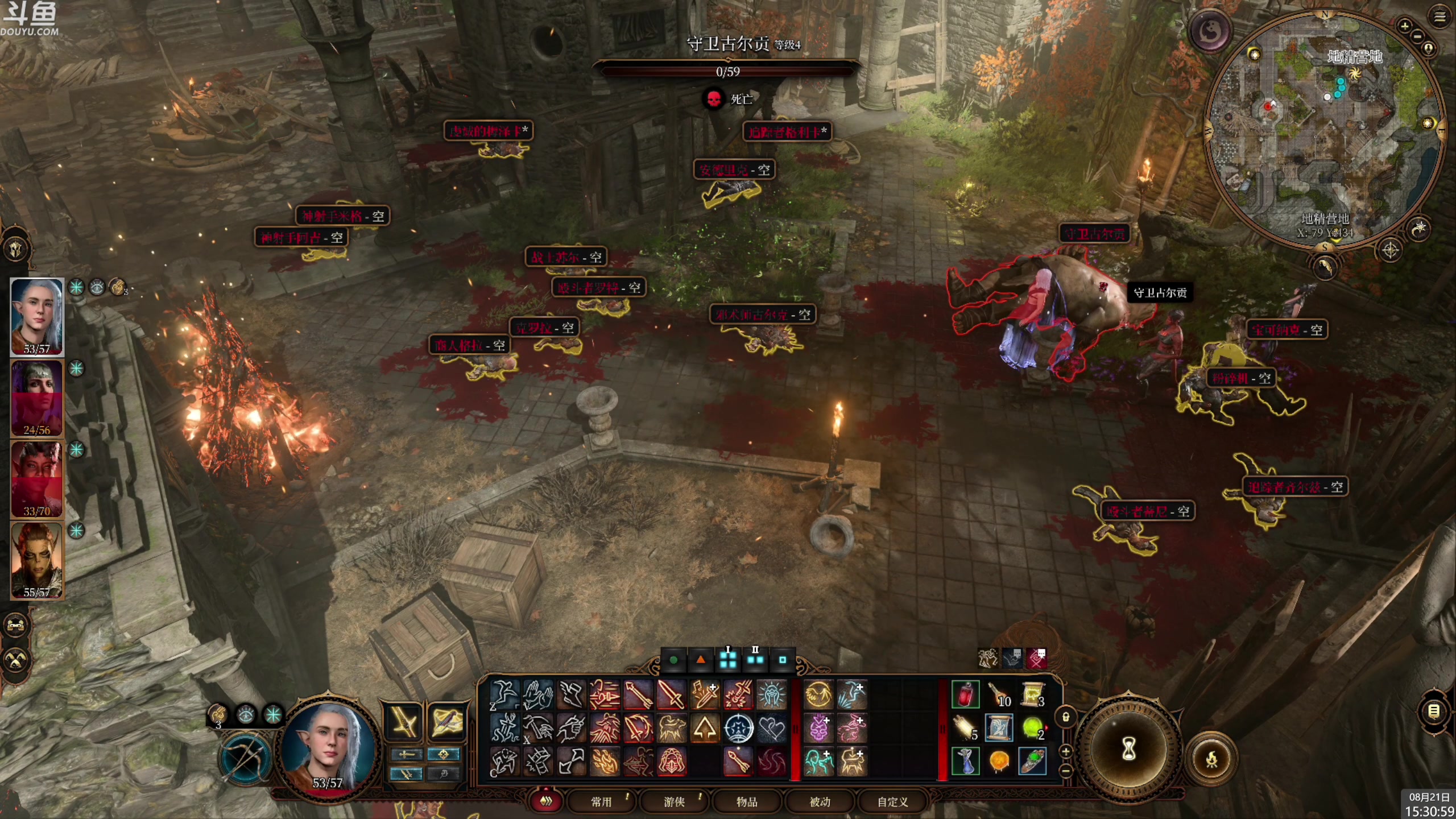
Task: Activate the upward arrow ability icon
Action: point(705,729)
